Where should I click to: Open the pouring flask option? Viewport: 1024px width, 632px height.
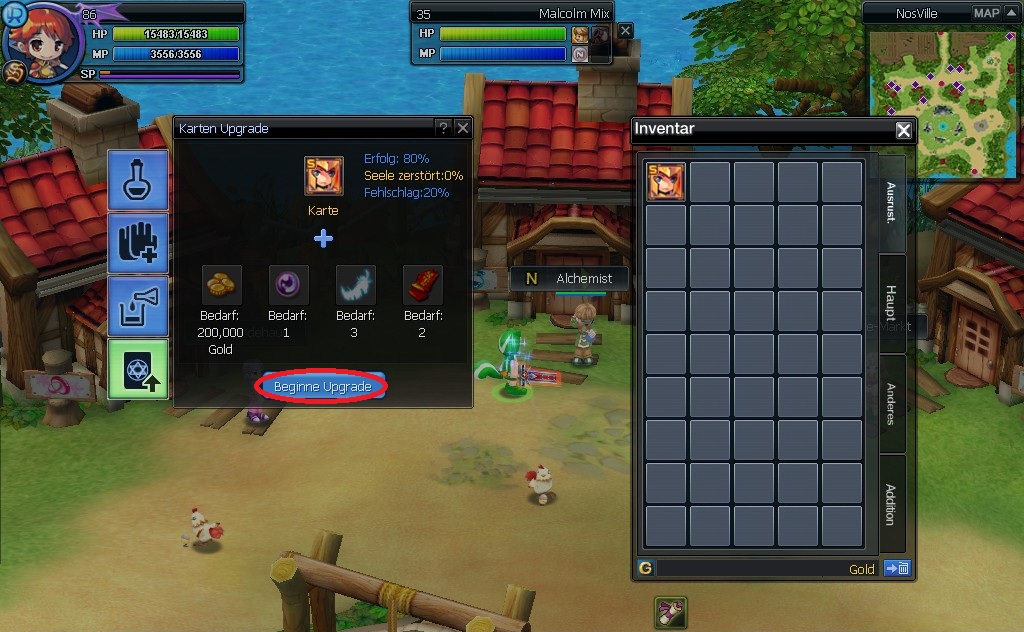click(138, 306)
